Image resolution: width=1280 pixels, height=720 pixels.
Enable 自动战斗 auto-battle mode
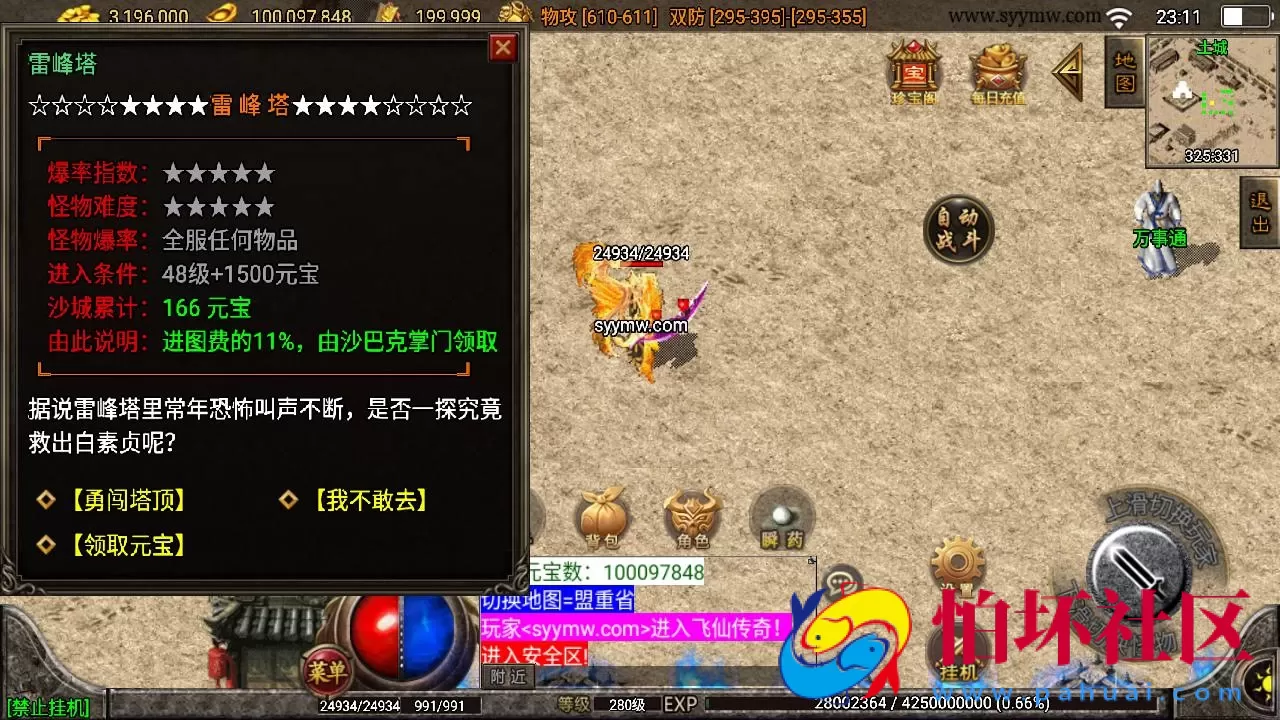click(958, 230)
